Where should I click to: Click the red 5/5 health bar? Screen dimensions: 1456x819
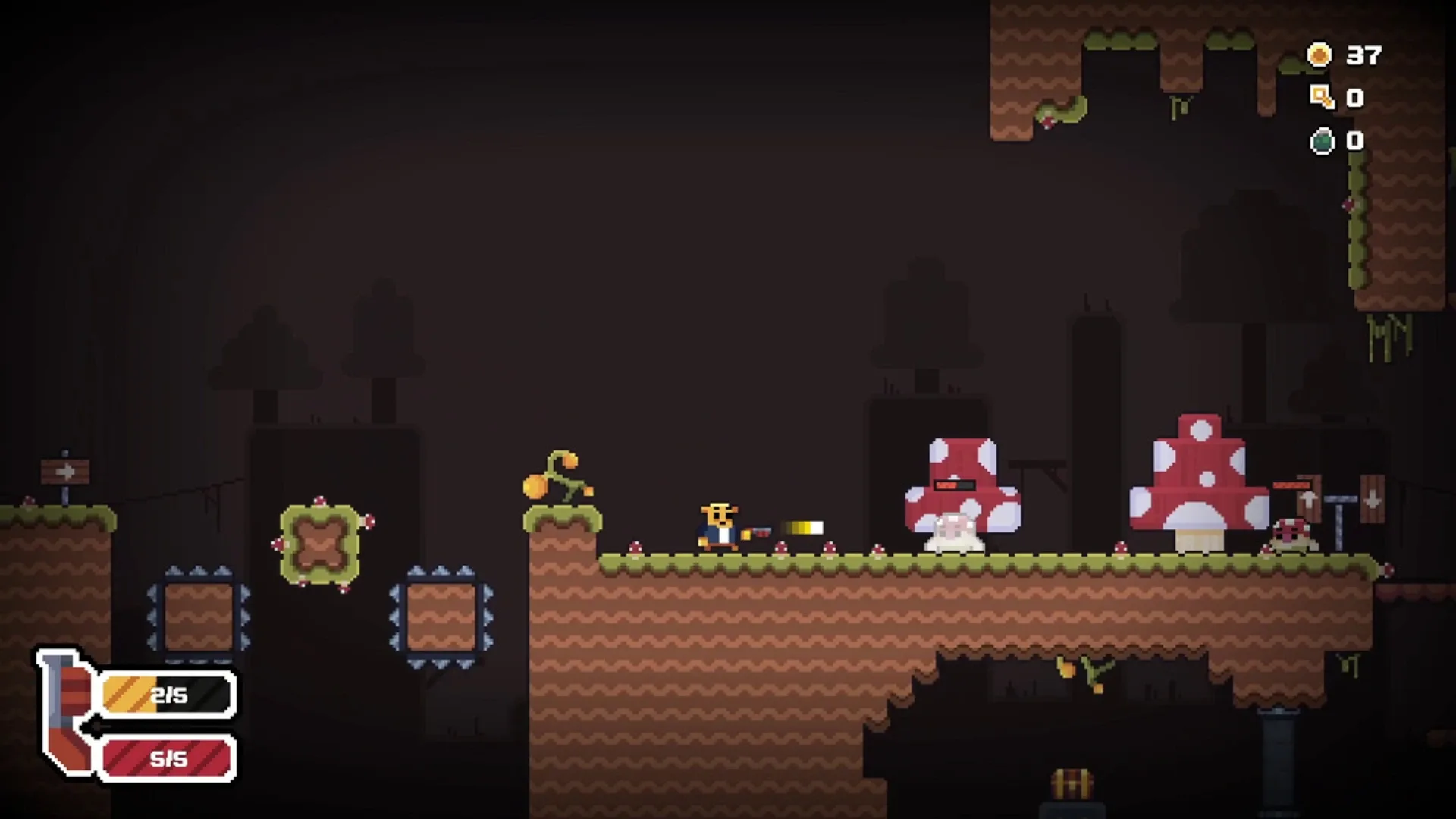(x=165, y=758)
